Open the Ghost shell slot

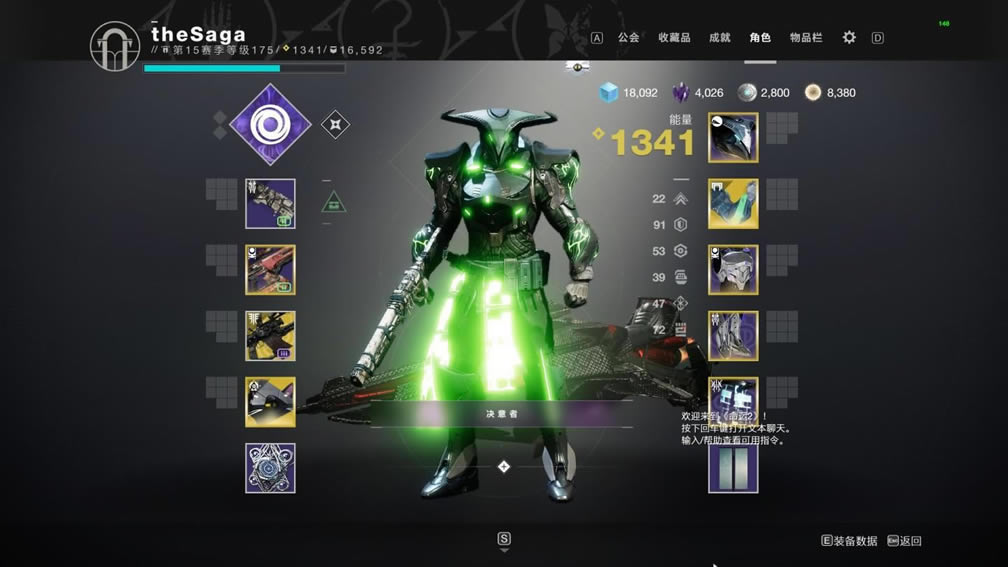[270, 402]
